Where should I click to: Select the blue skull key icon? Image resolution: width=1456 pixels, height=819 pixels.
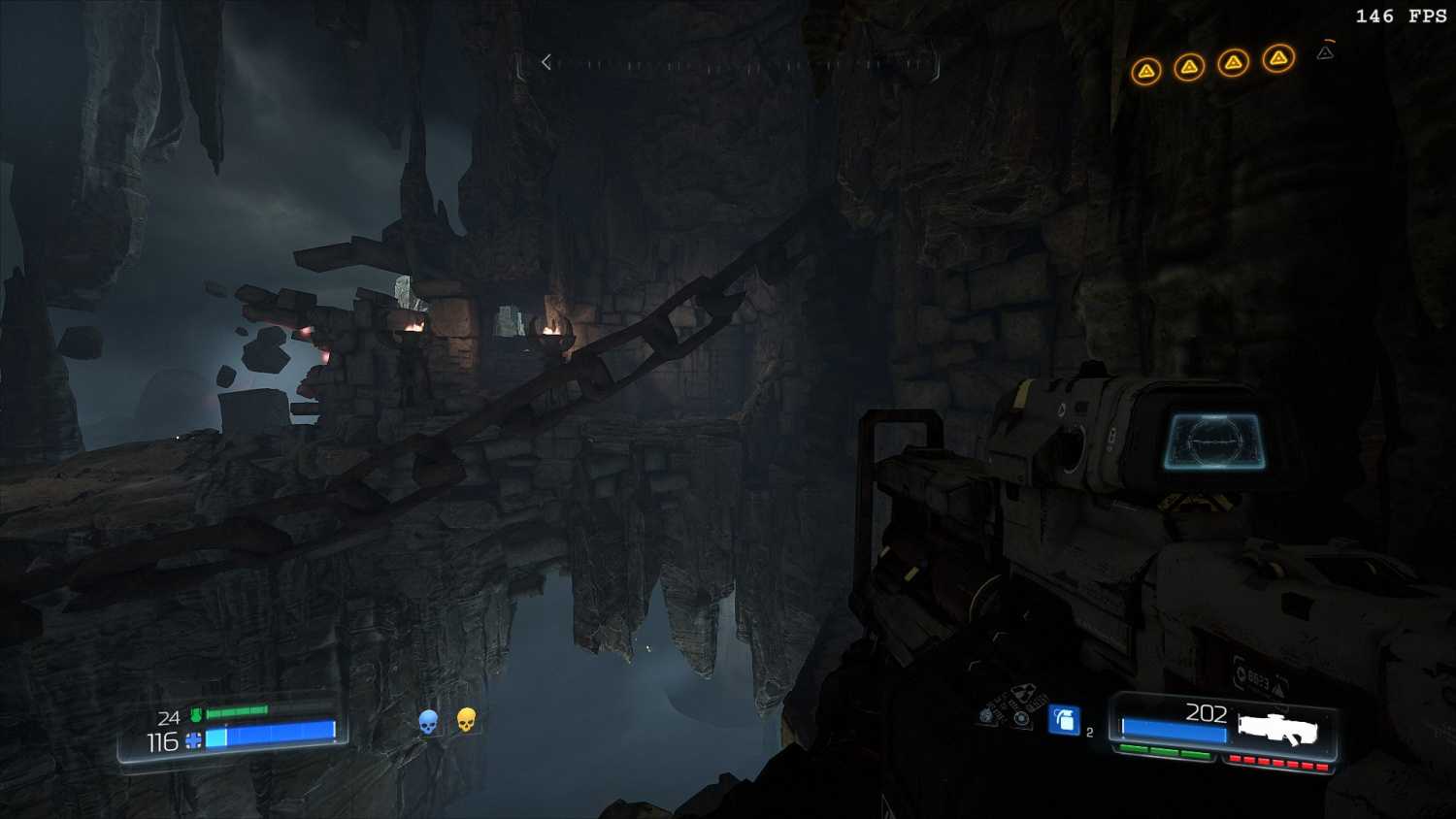point(428,722)
